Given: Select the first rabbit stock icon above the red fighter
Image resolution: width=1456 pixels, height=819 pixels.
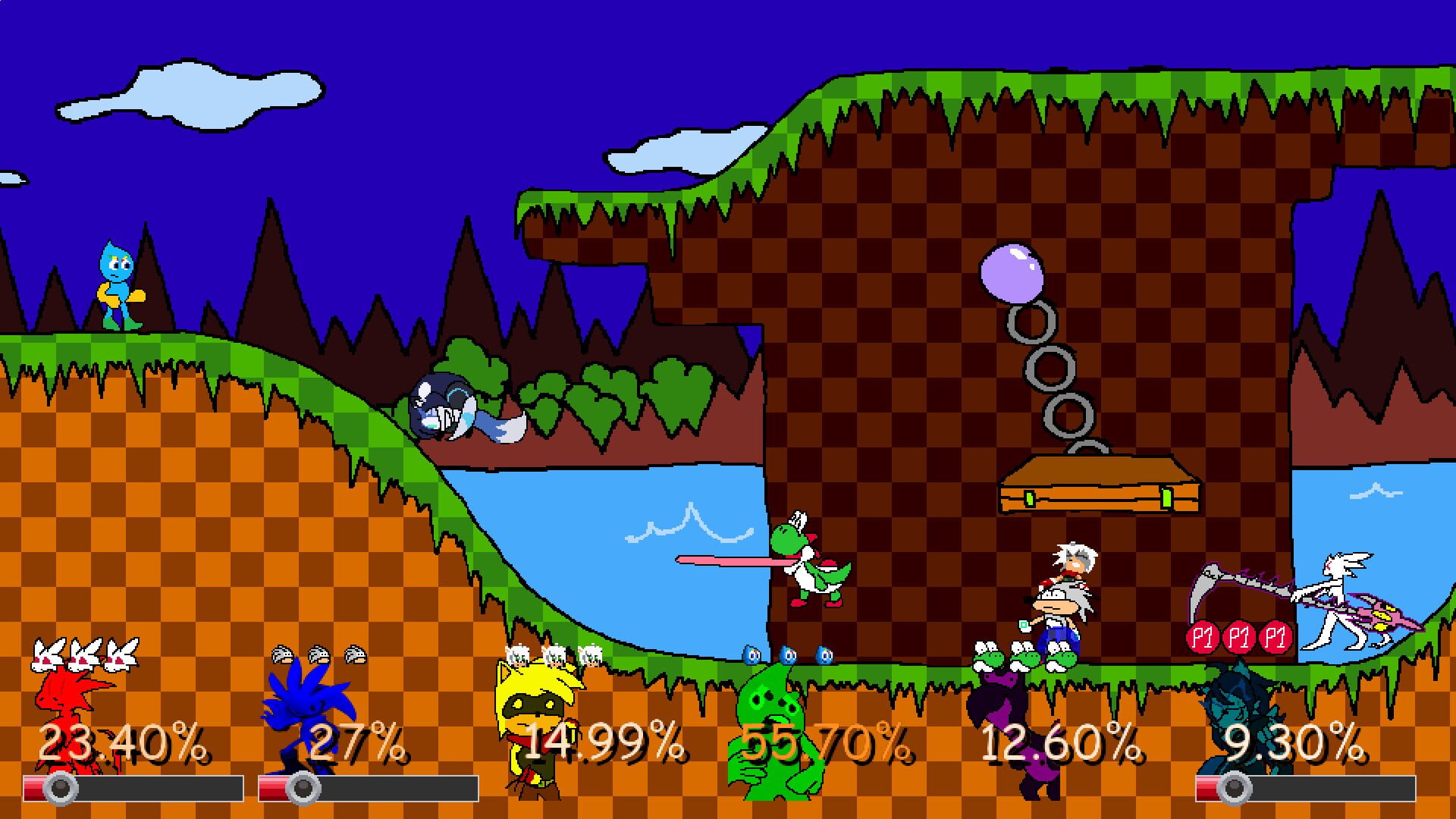Looking at the screenshot, I should (44, 654).
